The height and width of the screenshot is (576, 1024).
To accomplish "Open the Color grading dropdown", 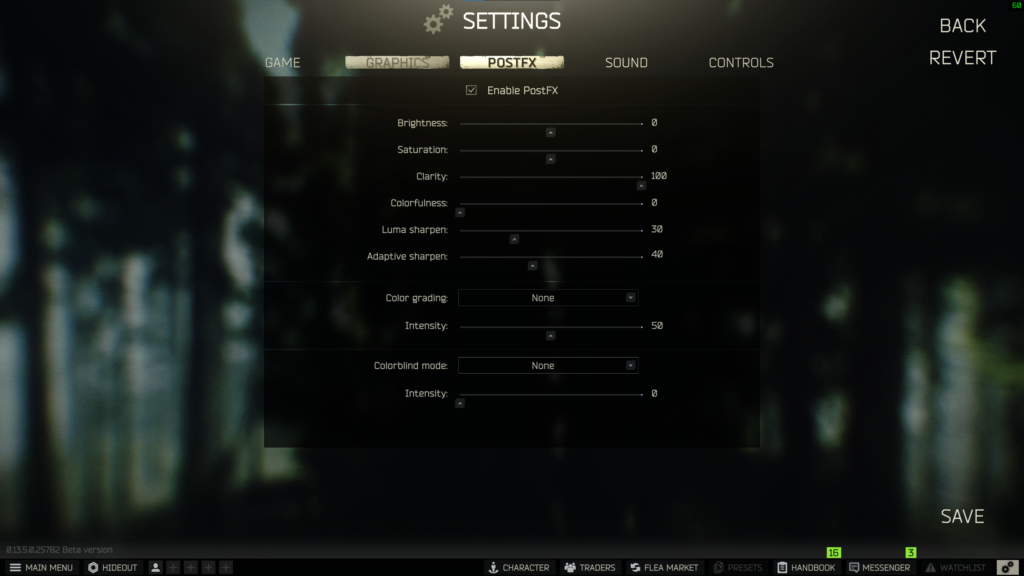I will coord(548,298).
